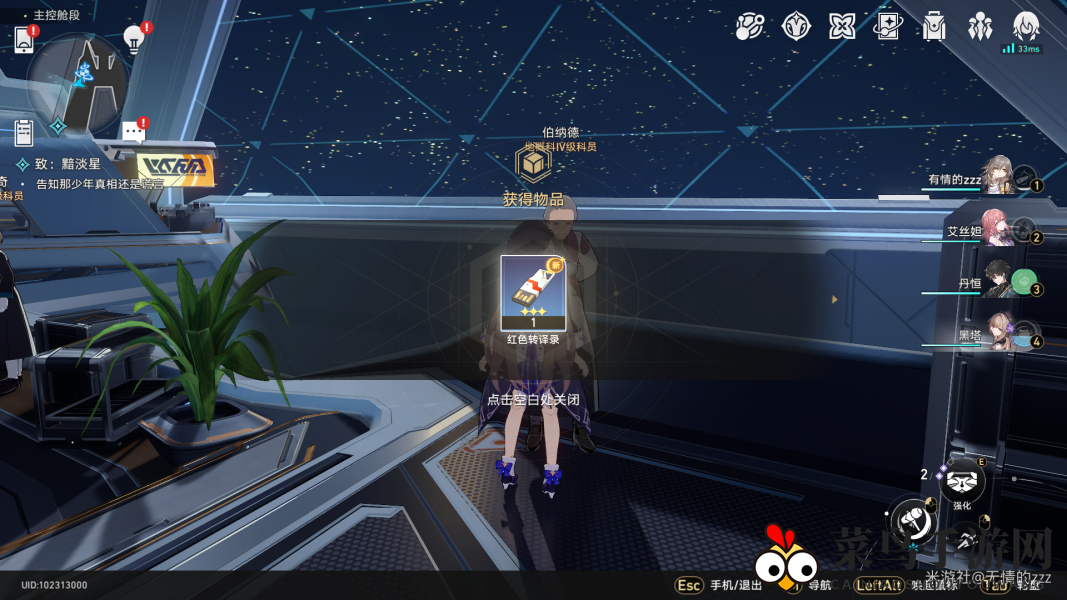Open the lightbulb tutorial tips icon

point(134,38)
